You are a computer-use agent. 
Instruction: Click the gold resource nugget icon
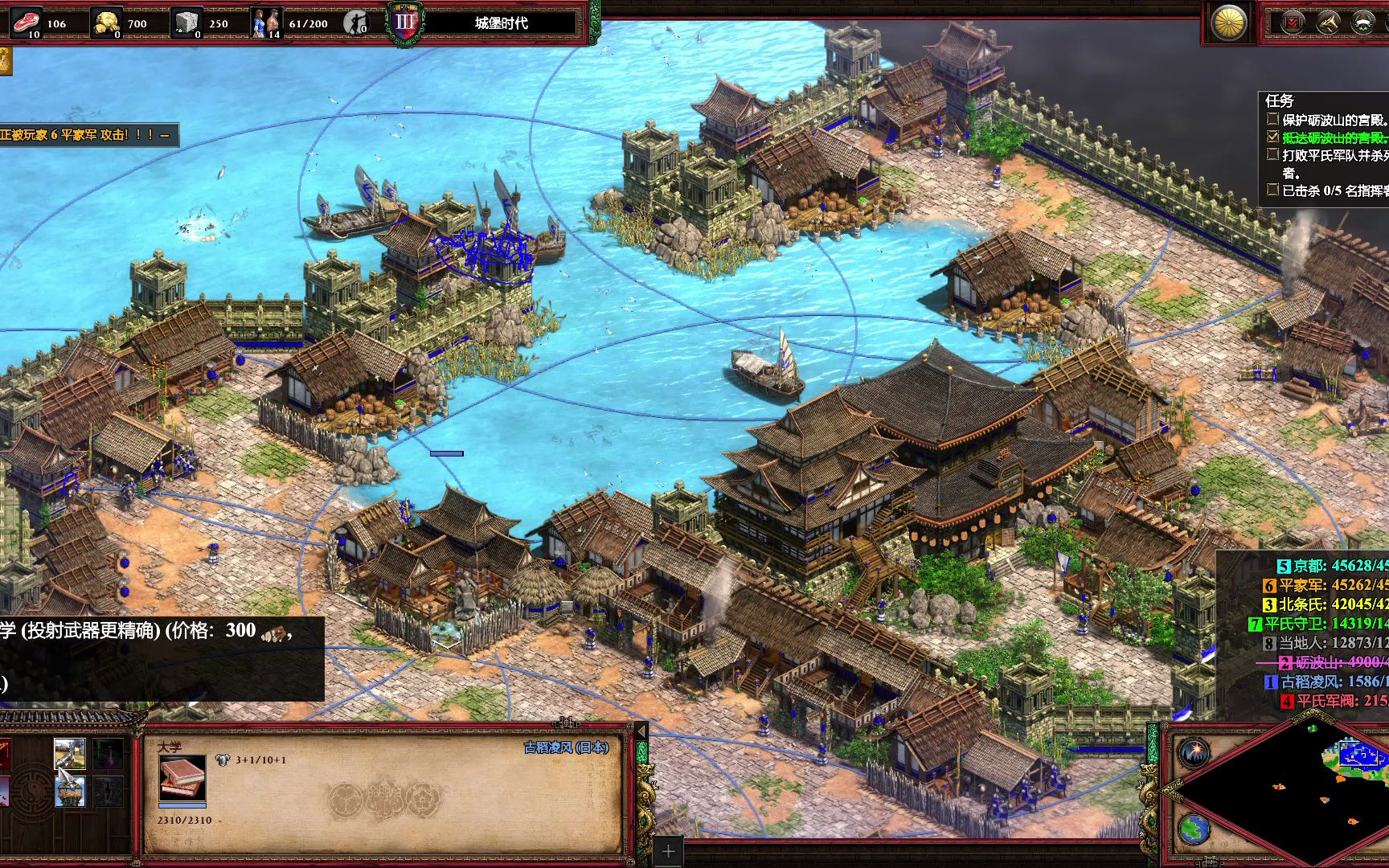coord(105,23)
